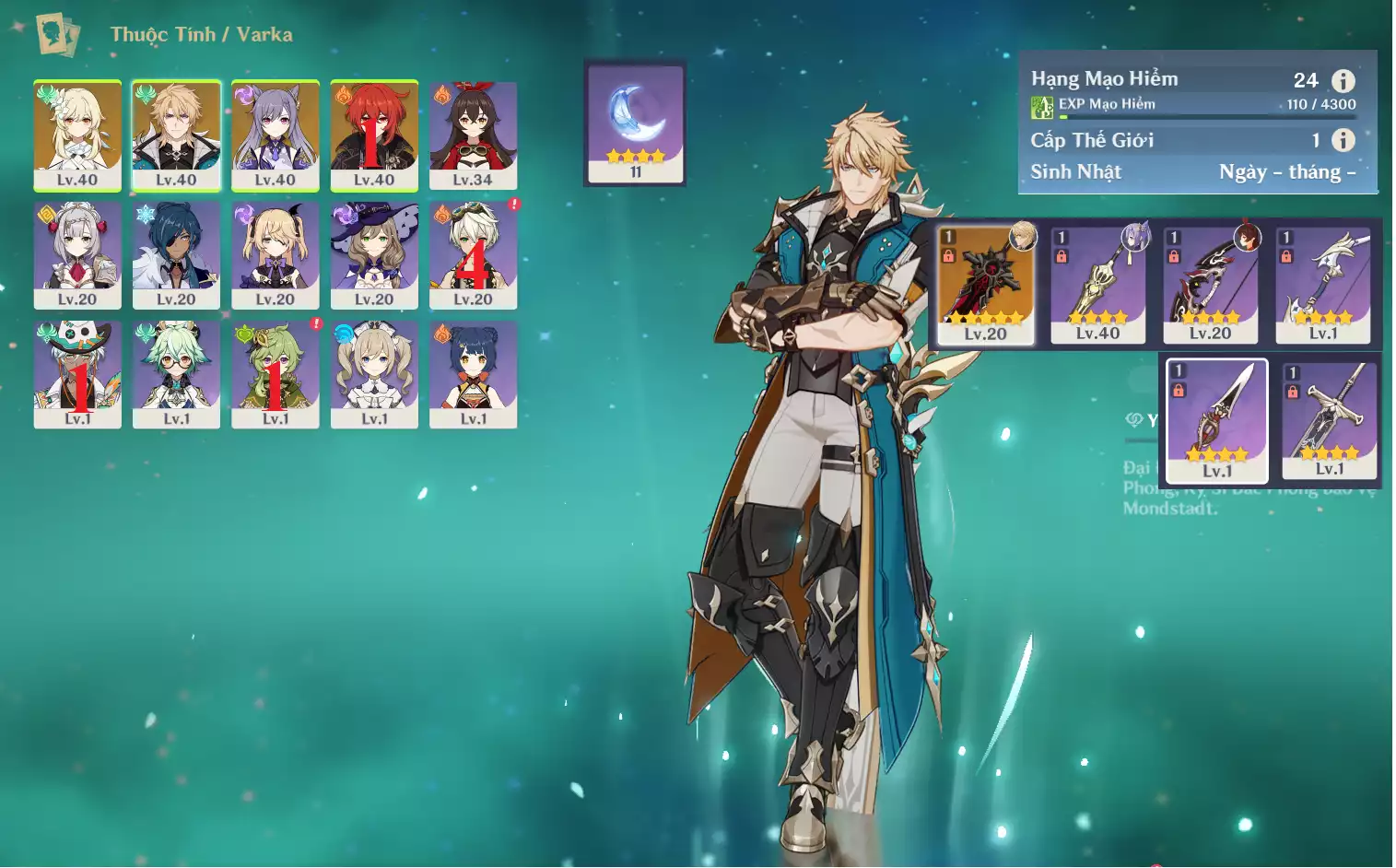Viewport: 1396px width, 868px height.
Task: Select the five-star red claymore Lv.20
Action: tap(985, 284)
